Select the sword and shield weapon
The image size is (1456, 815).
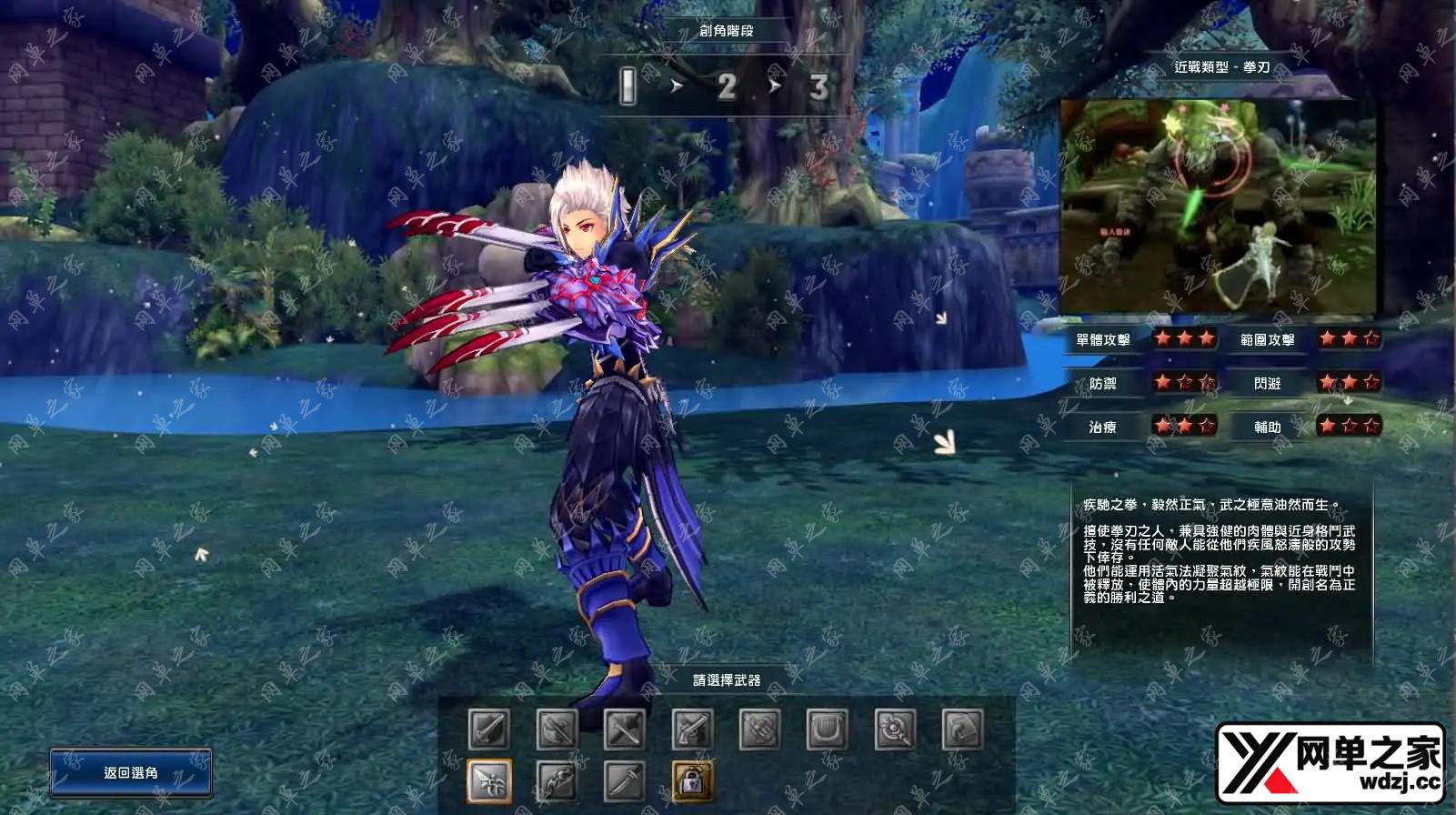[488, 729]
